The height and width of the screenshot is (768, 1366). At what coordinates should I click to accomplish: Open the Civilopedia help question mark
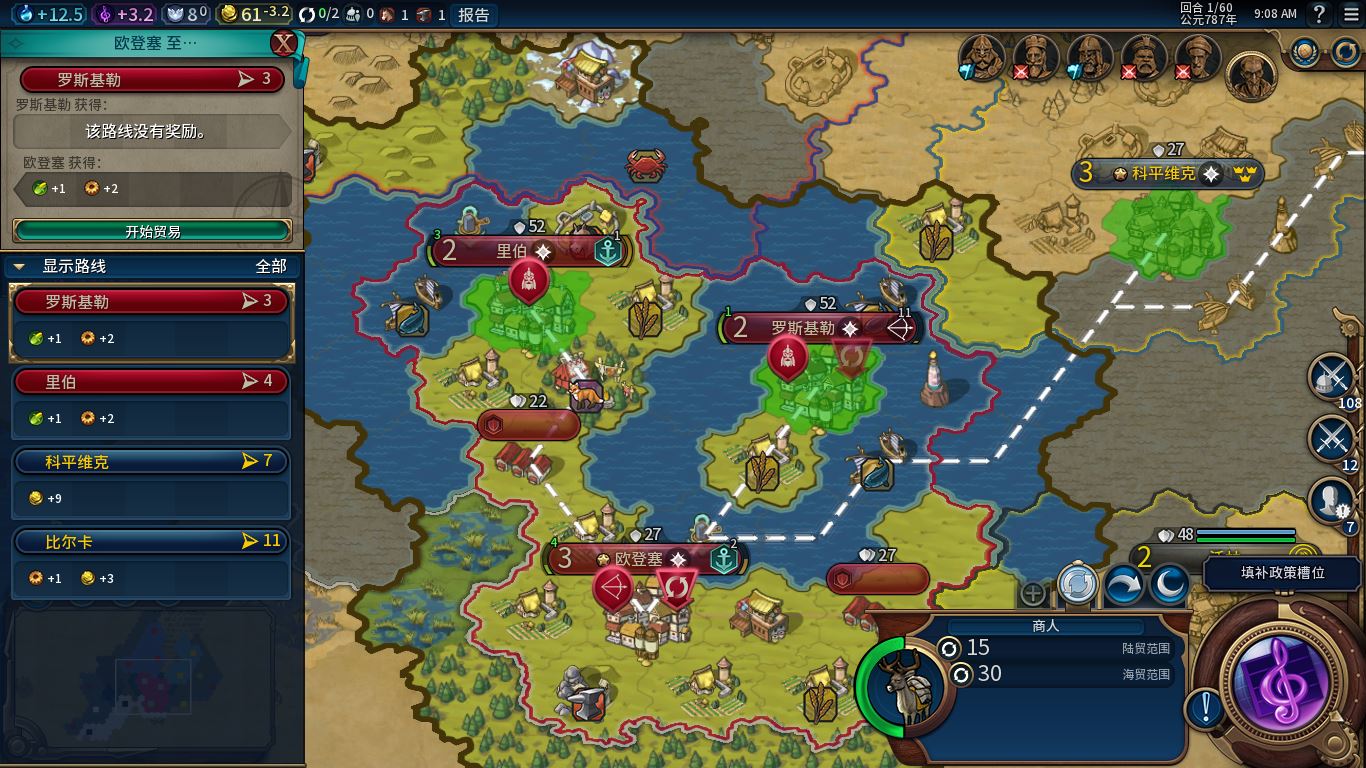(x=1320, y=14)
